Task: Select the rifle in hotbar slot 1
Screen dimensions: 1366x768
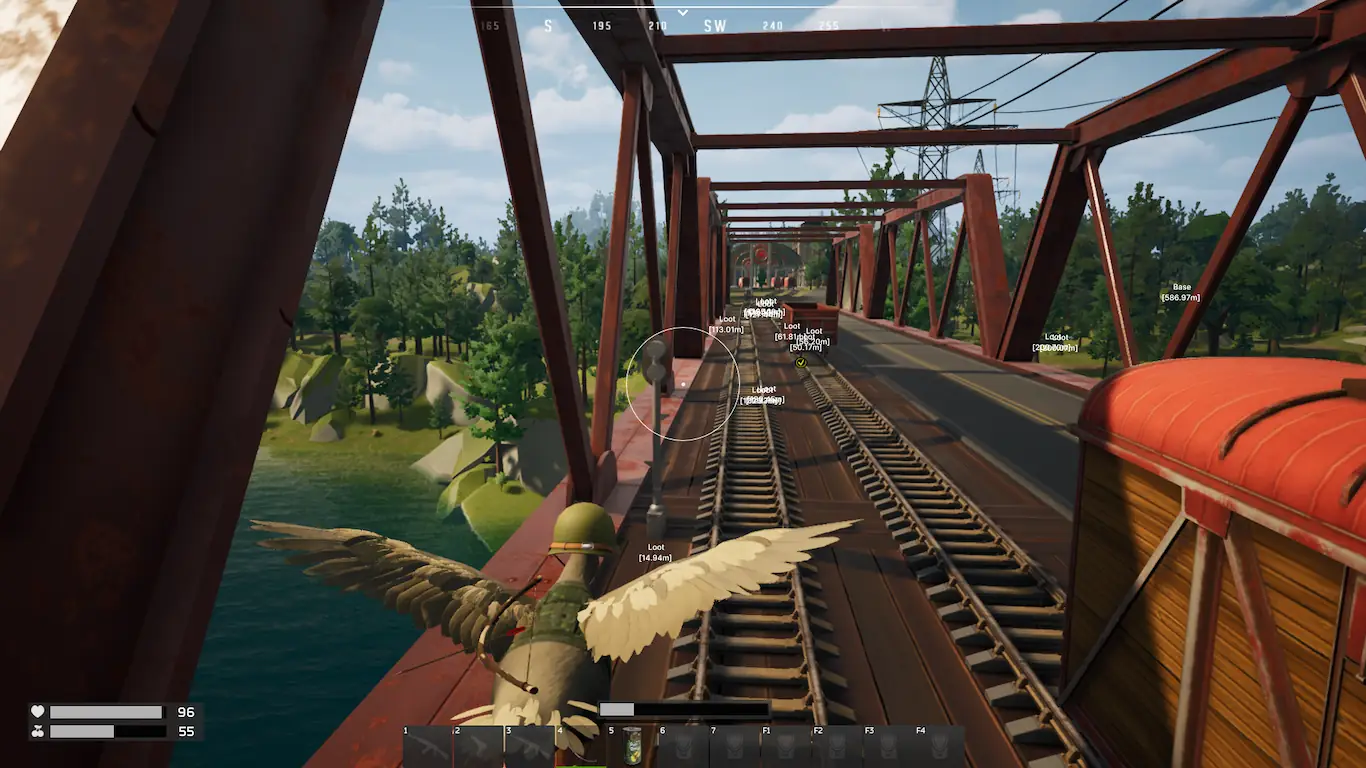Action: [x=428, y=747]
